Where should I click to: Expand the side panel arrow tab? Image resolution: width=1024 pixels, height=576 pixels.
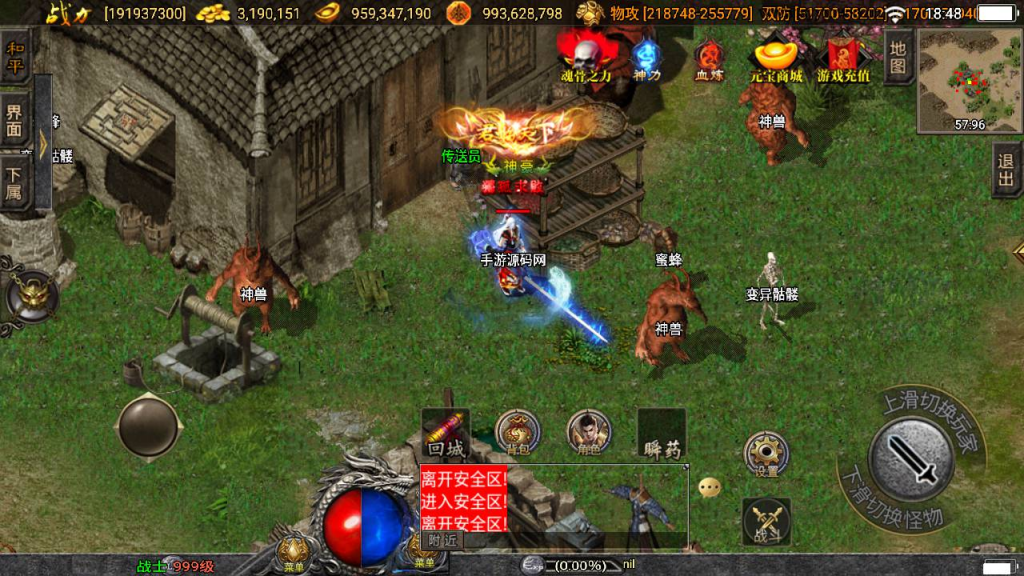pyautogui.click(x=43, y=140)
